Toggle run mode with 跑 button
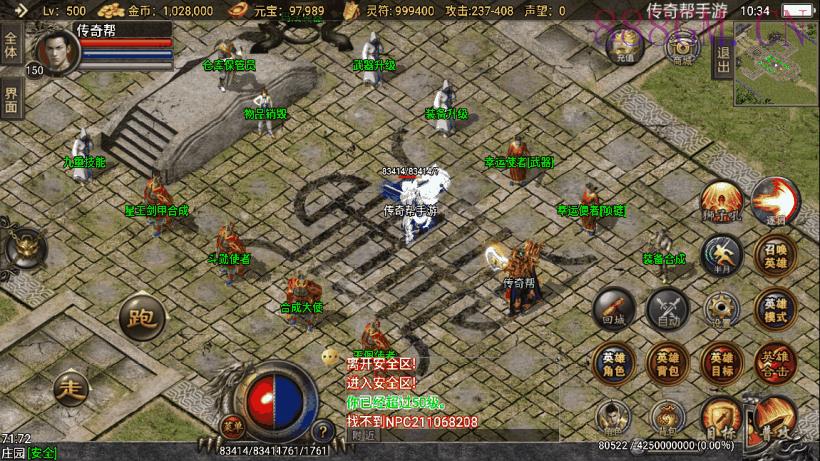820x461 pixels. point(140,320)
